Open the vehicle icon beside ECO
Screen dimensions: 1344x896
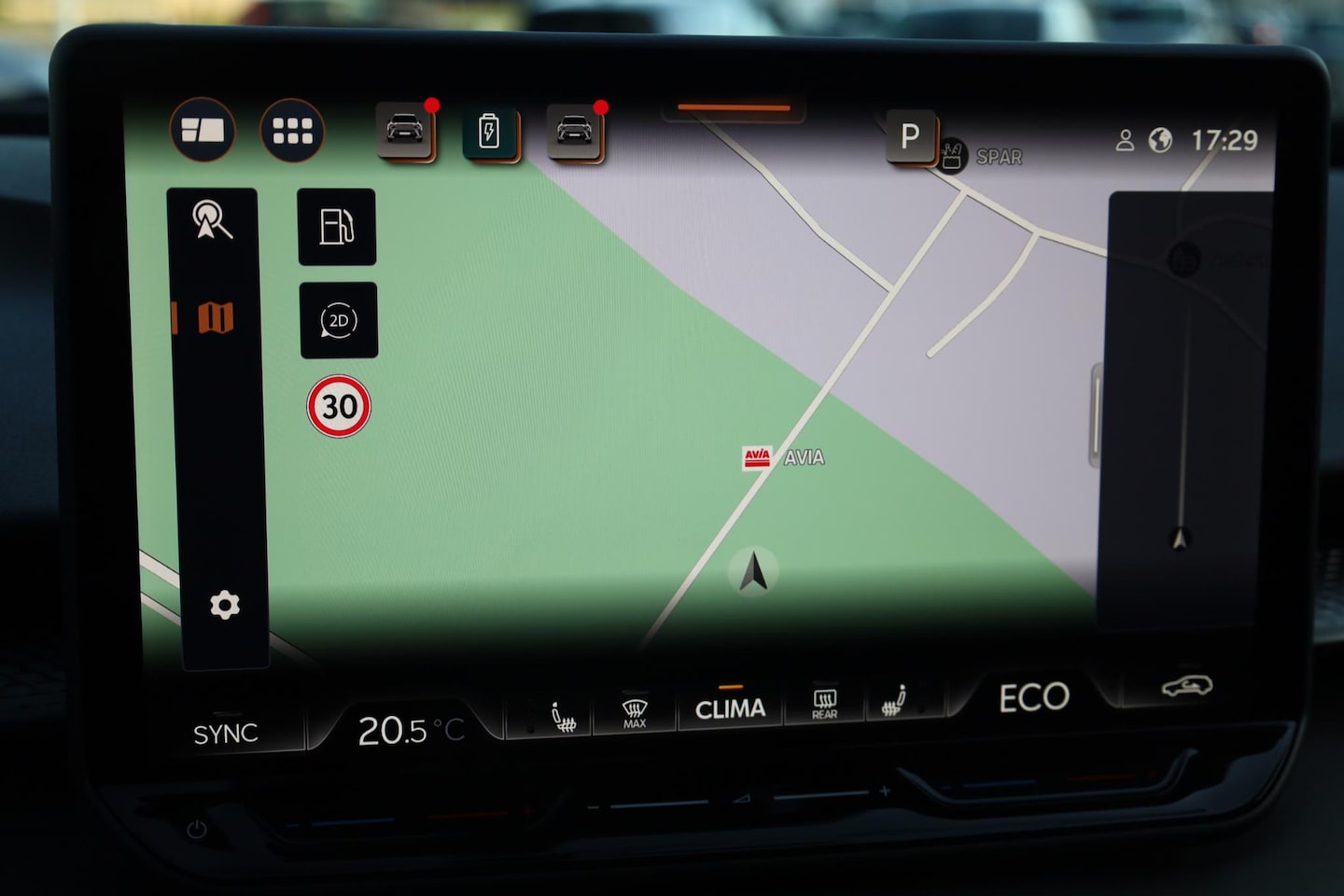1186,687
